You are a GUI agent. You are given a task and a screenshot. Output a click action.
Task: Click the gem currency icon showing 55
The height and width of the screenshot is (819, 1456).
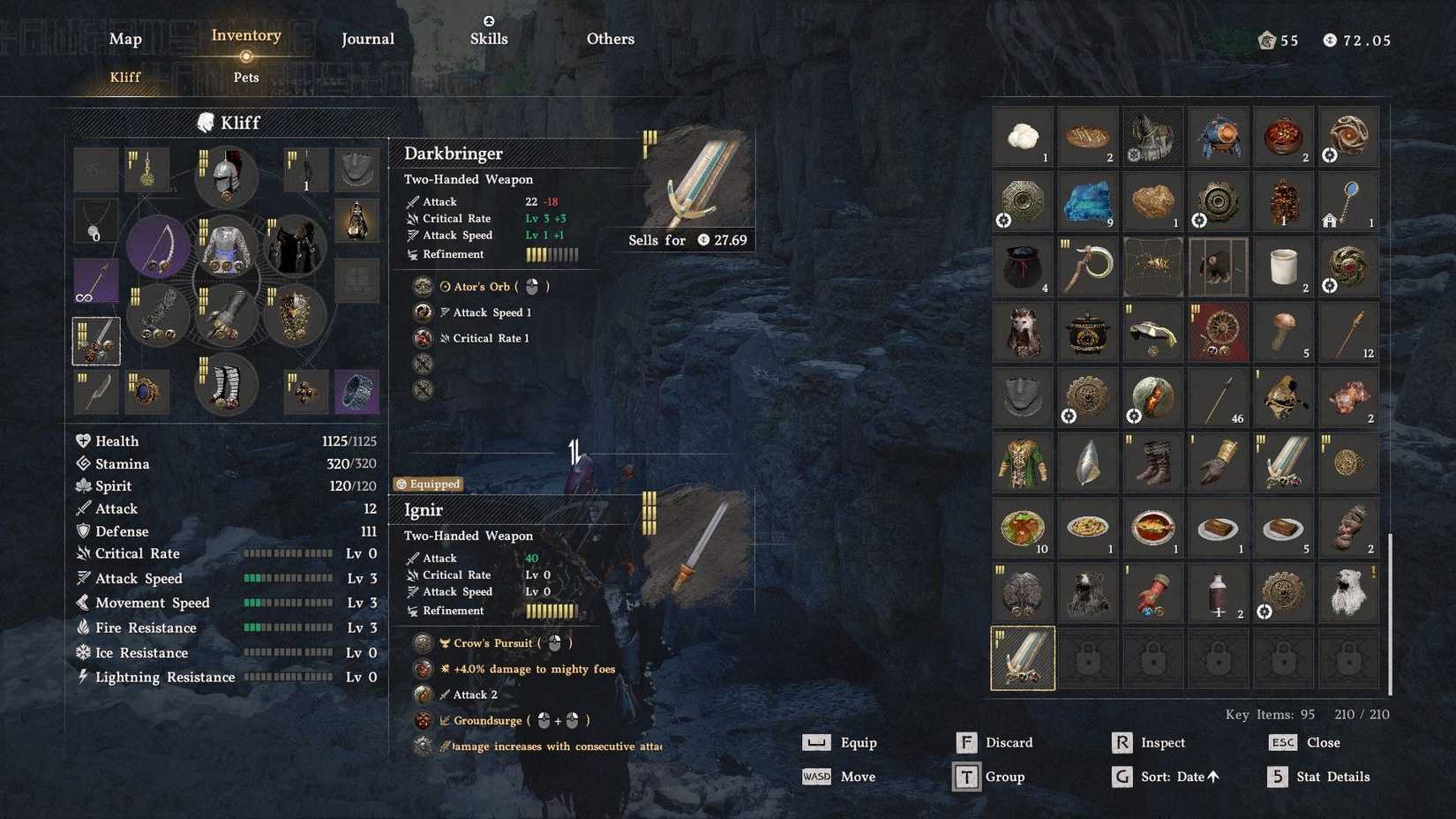1268,40
